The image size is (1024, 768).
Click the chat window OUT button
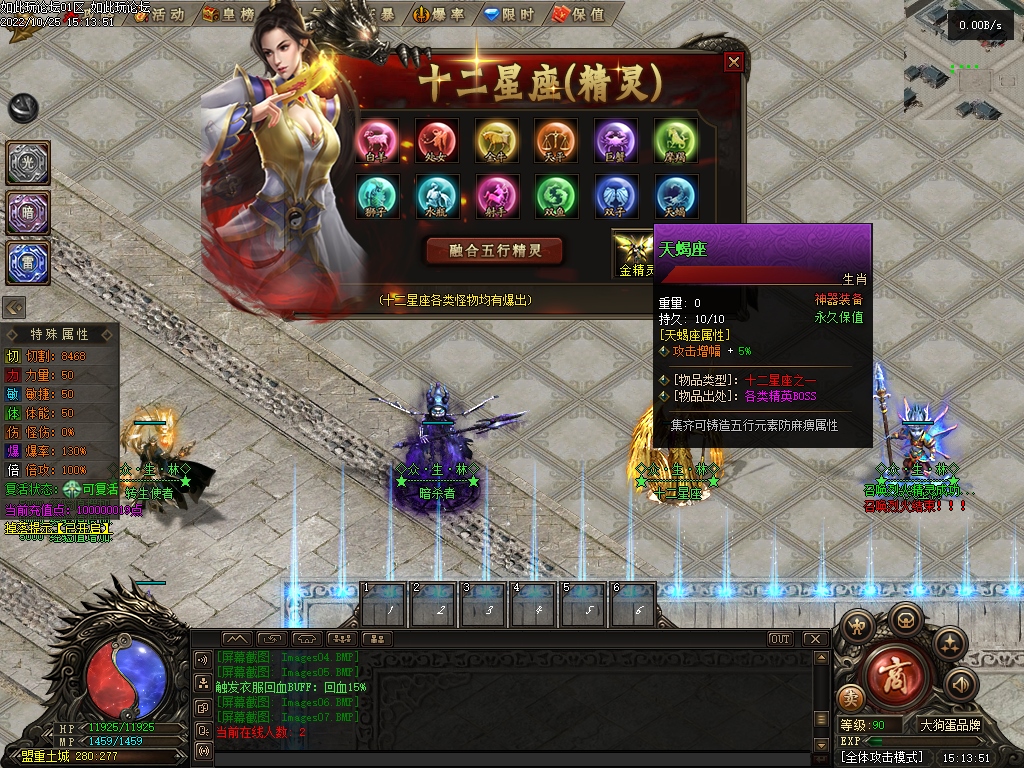(780, 639)
